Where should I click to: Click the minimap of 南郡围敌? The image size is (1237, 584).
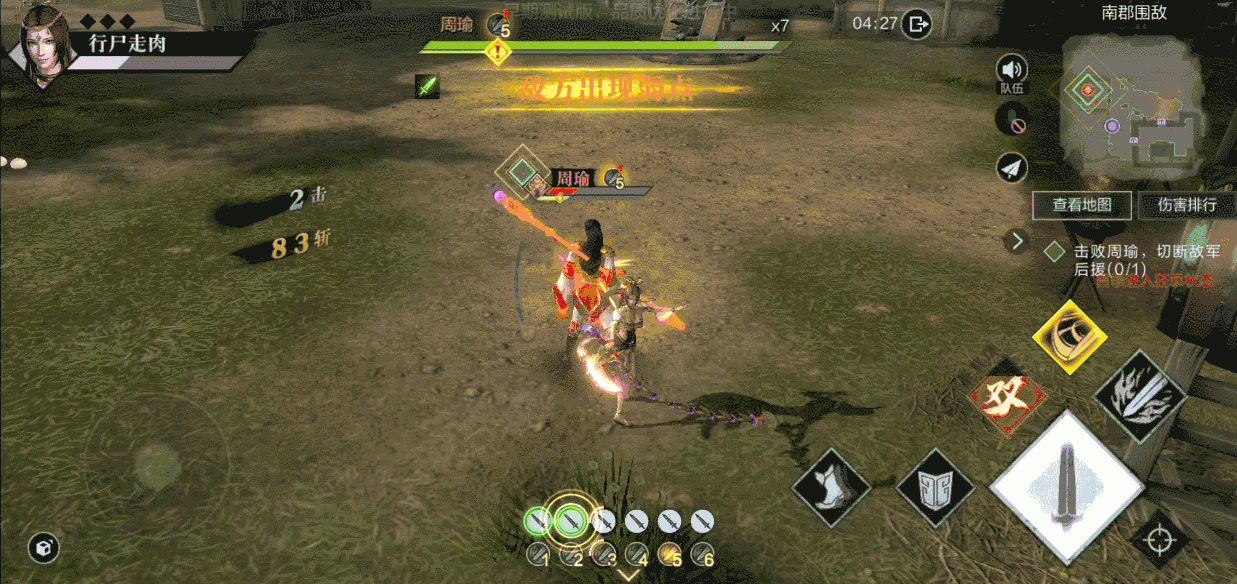[x=1130, y=105]
